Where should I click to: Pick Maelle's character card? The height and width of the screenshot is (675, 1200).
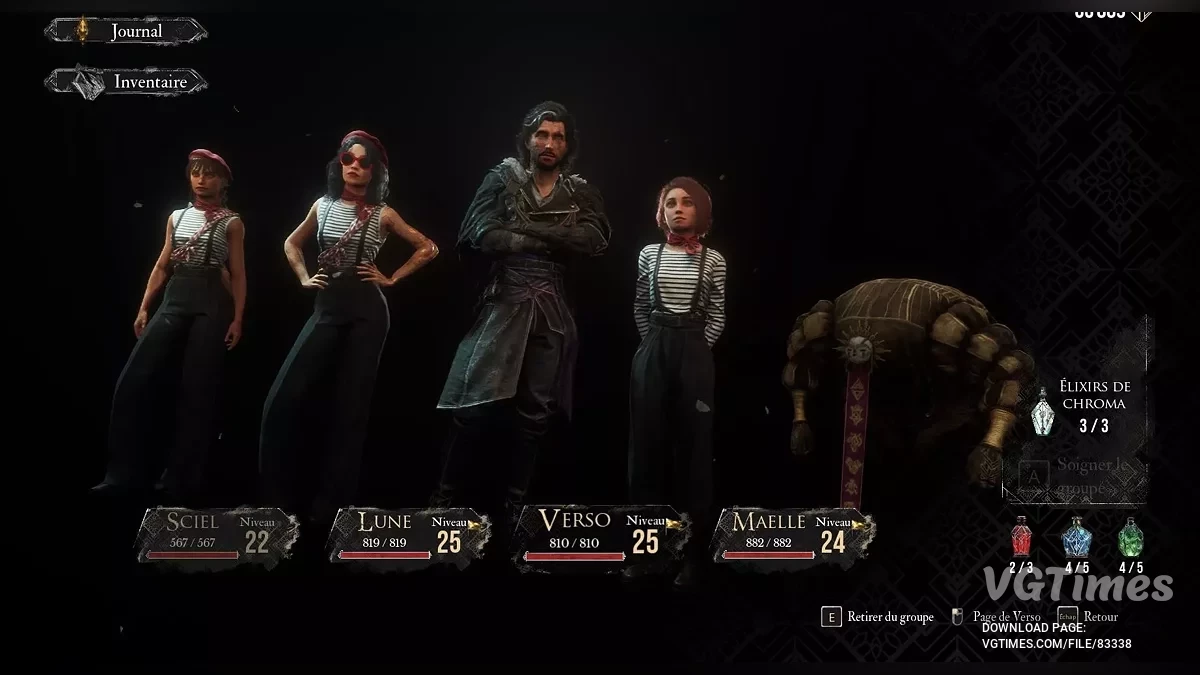[x=791, y=534]
